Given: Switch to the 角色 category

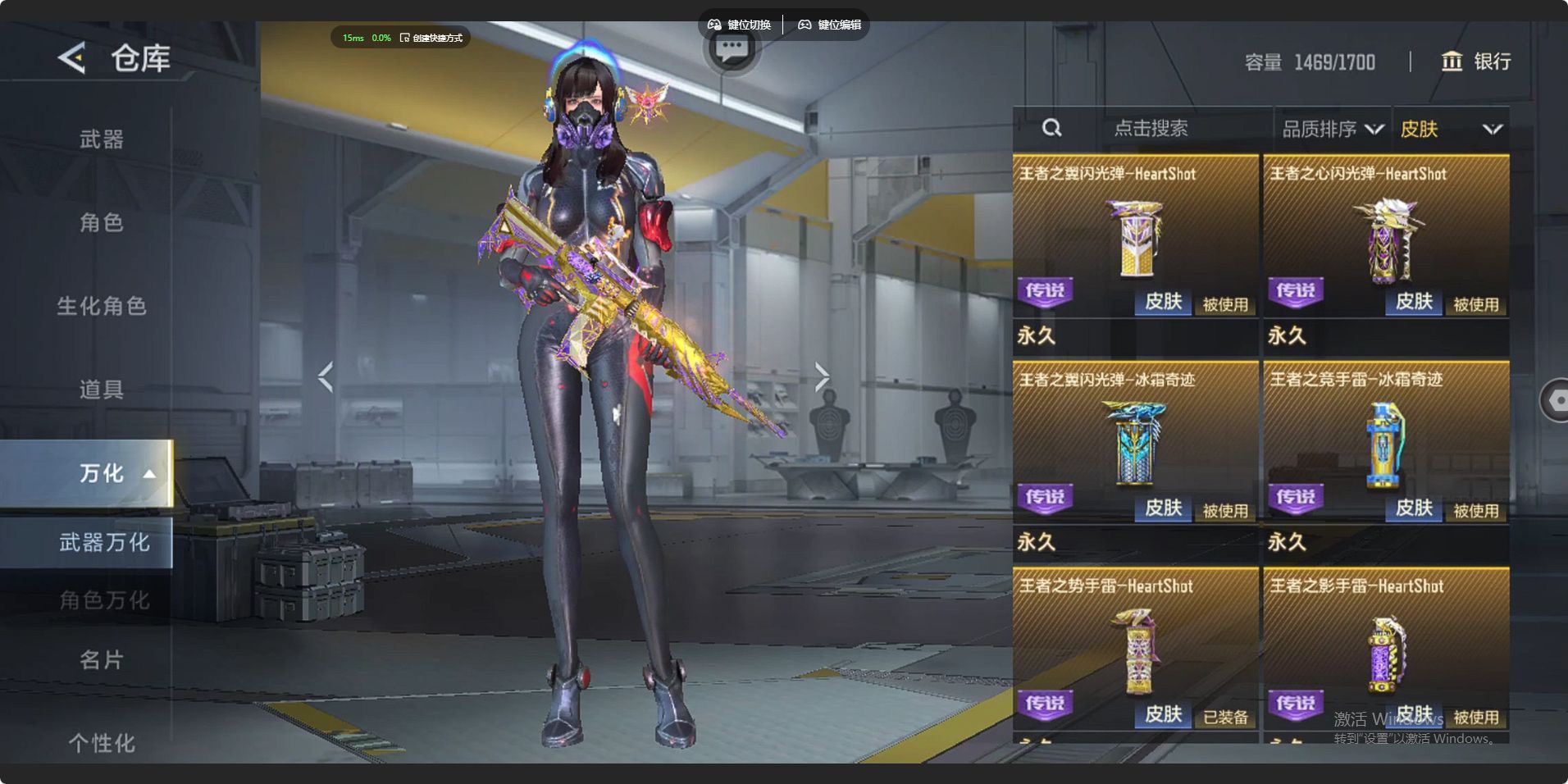Looking at the screenshot, I should 101,222.
